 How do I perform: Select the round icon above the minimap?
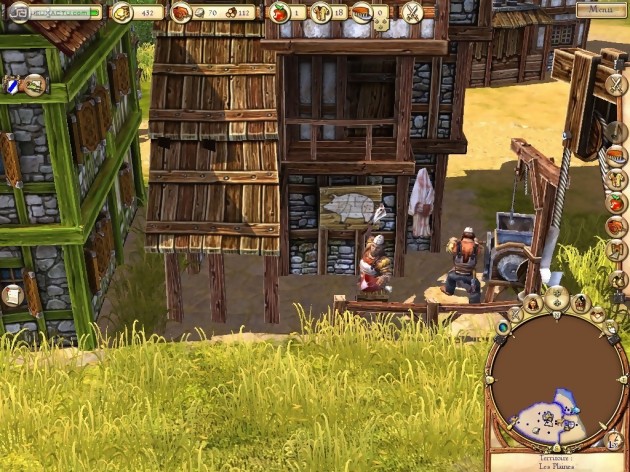click(x=557, y=297)
